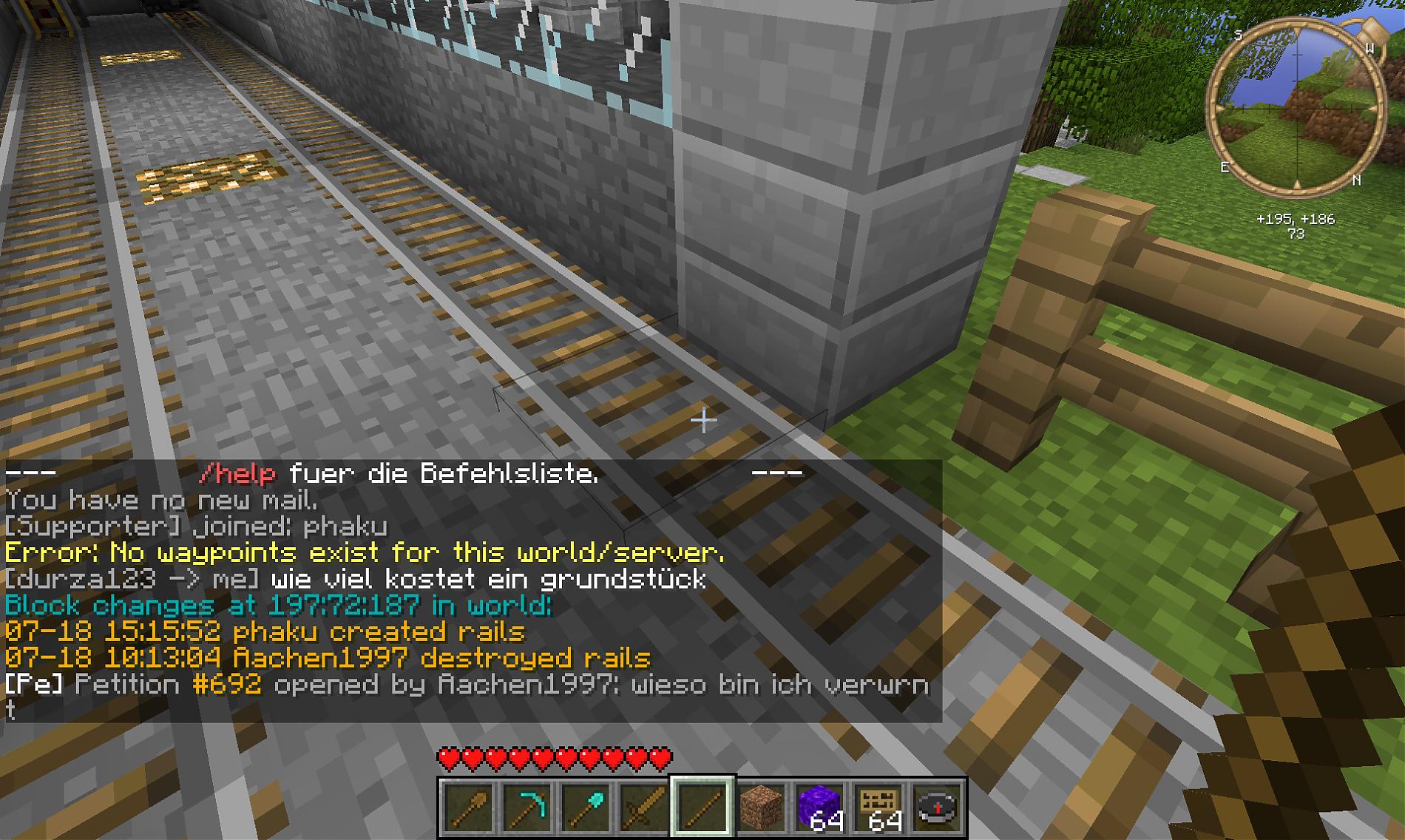This screenshot has width=1405, height=840.
Task: Select the stack of 64 signs
Action: coord(878,807)
